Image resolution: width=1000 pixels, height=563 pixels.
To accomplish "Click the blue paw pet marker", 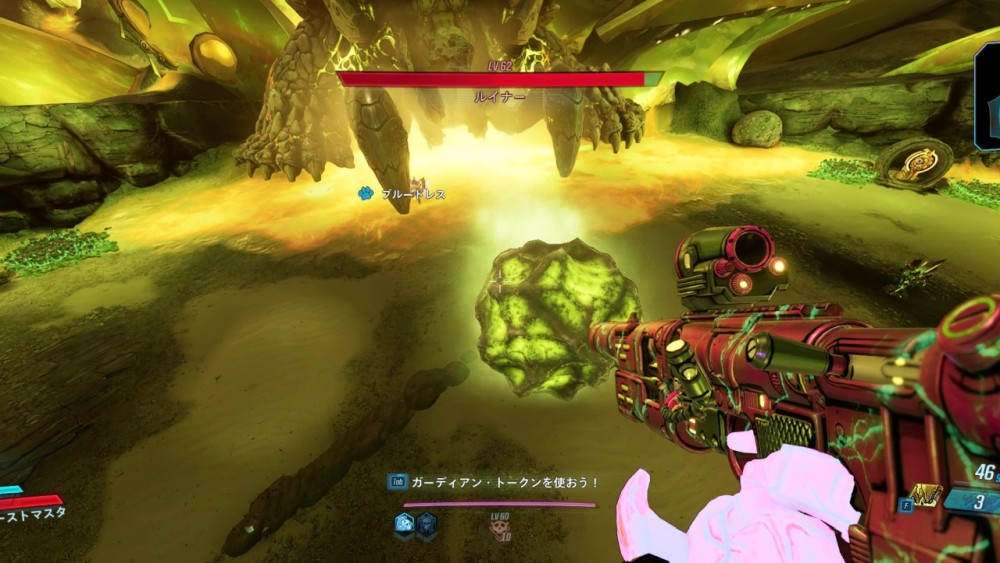I will [x=367, y=193].
